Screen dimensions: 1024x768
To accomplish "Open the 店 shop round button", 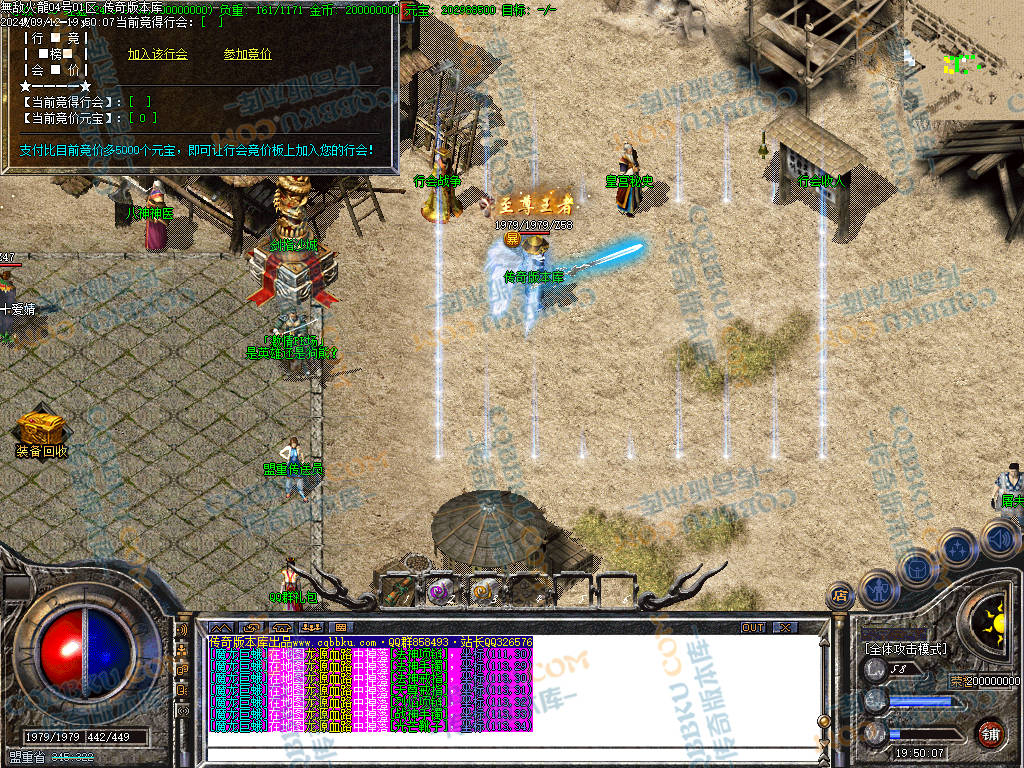I will coord(838,596).
